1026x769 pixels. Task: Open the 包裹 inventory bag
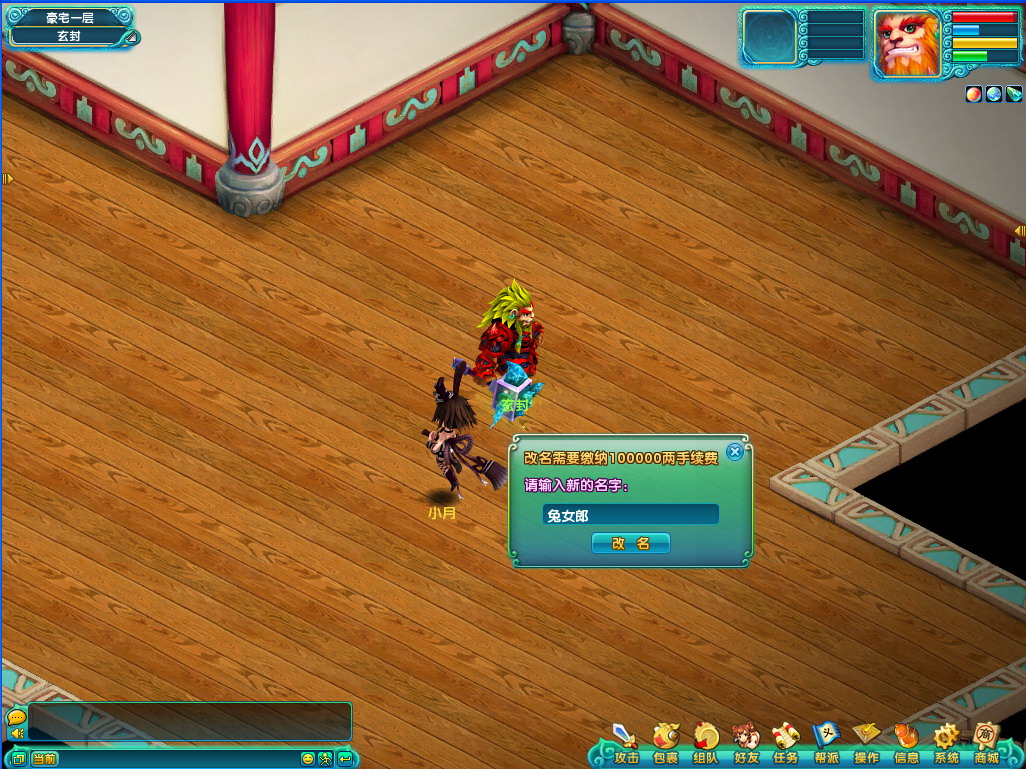(666, 740)
